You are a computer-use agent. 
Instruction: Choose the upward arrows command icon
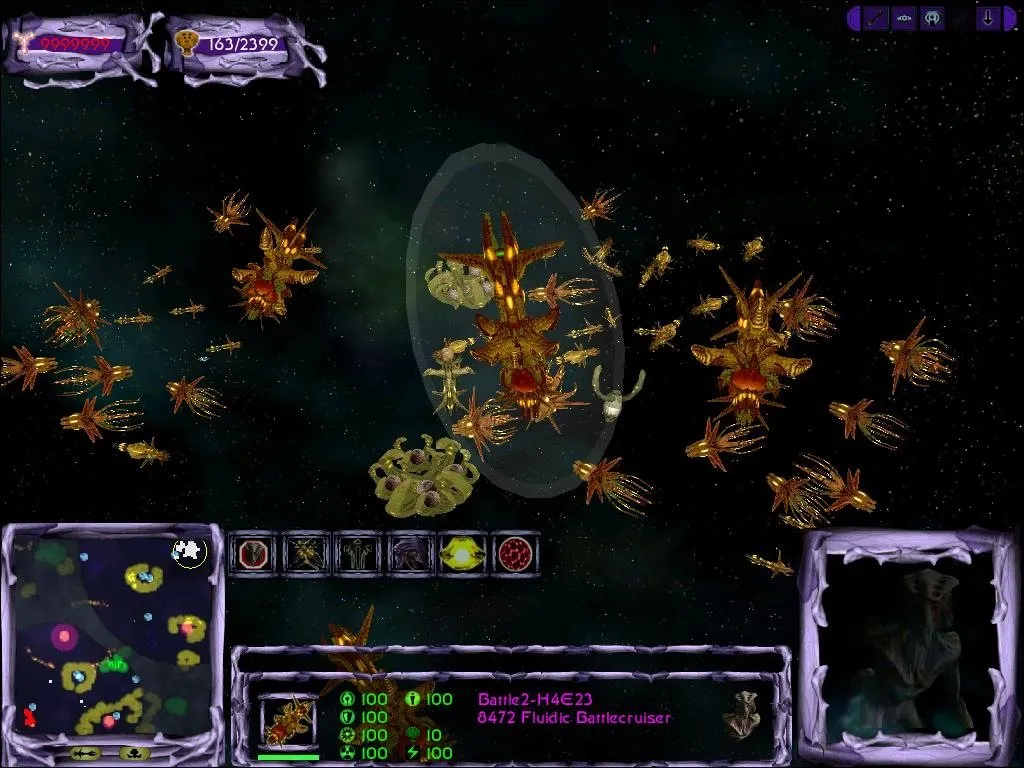(x=357, y=552)
